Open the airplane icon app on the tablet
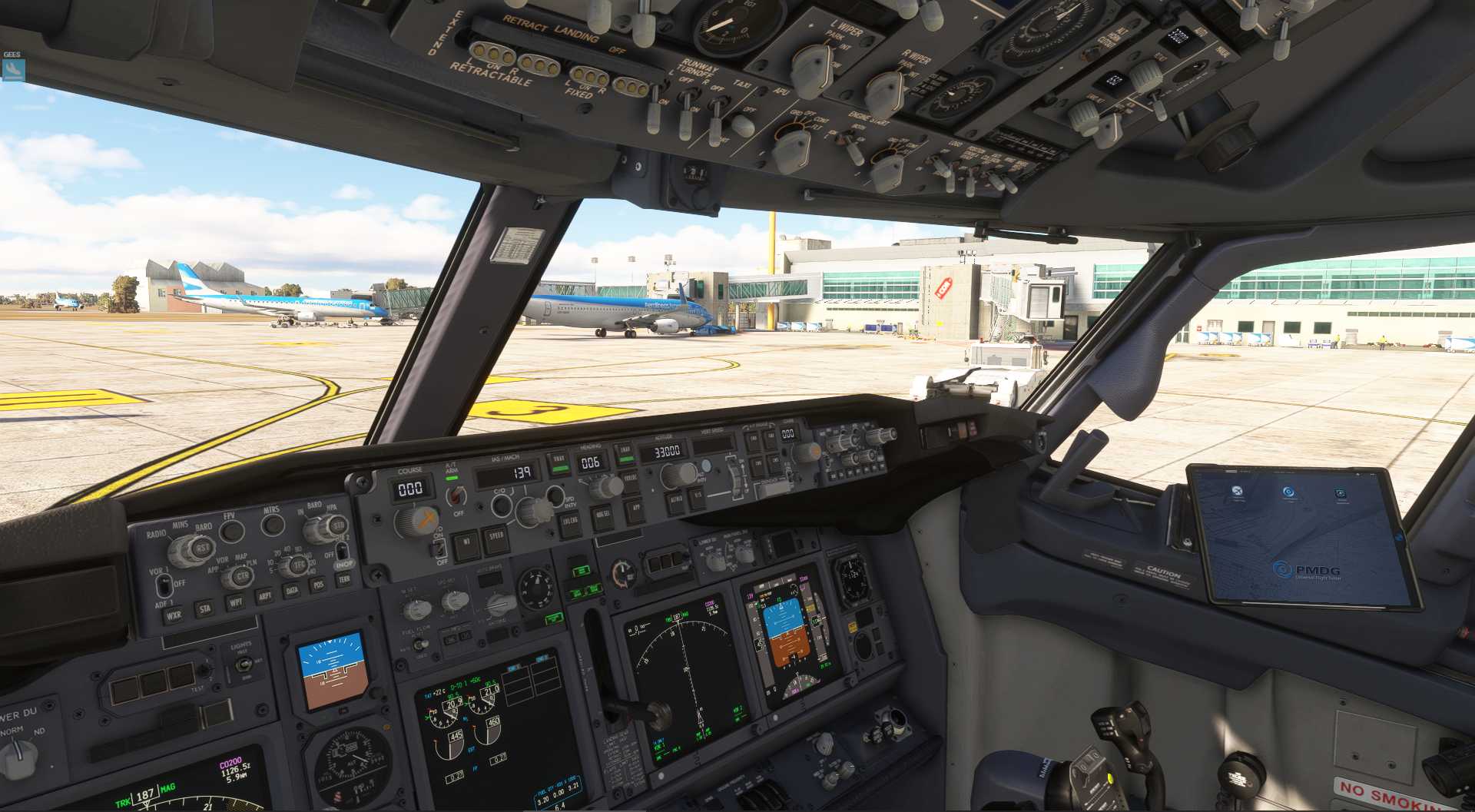 tap(1237, 492)
